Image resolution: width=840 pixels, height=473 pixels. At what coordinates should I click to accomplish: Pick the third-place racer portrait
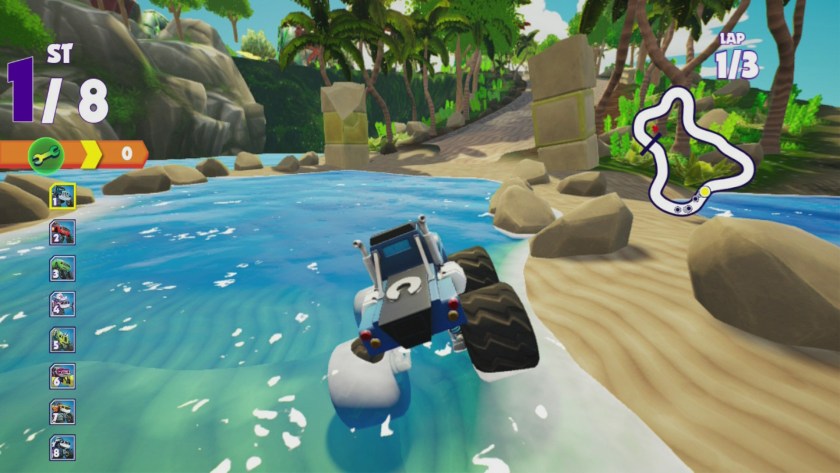tap(63, 268)
